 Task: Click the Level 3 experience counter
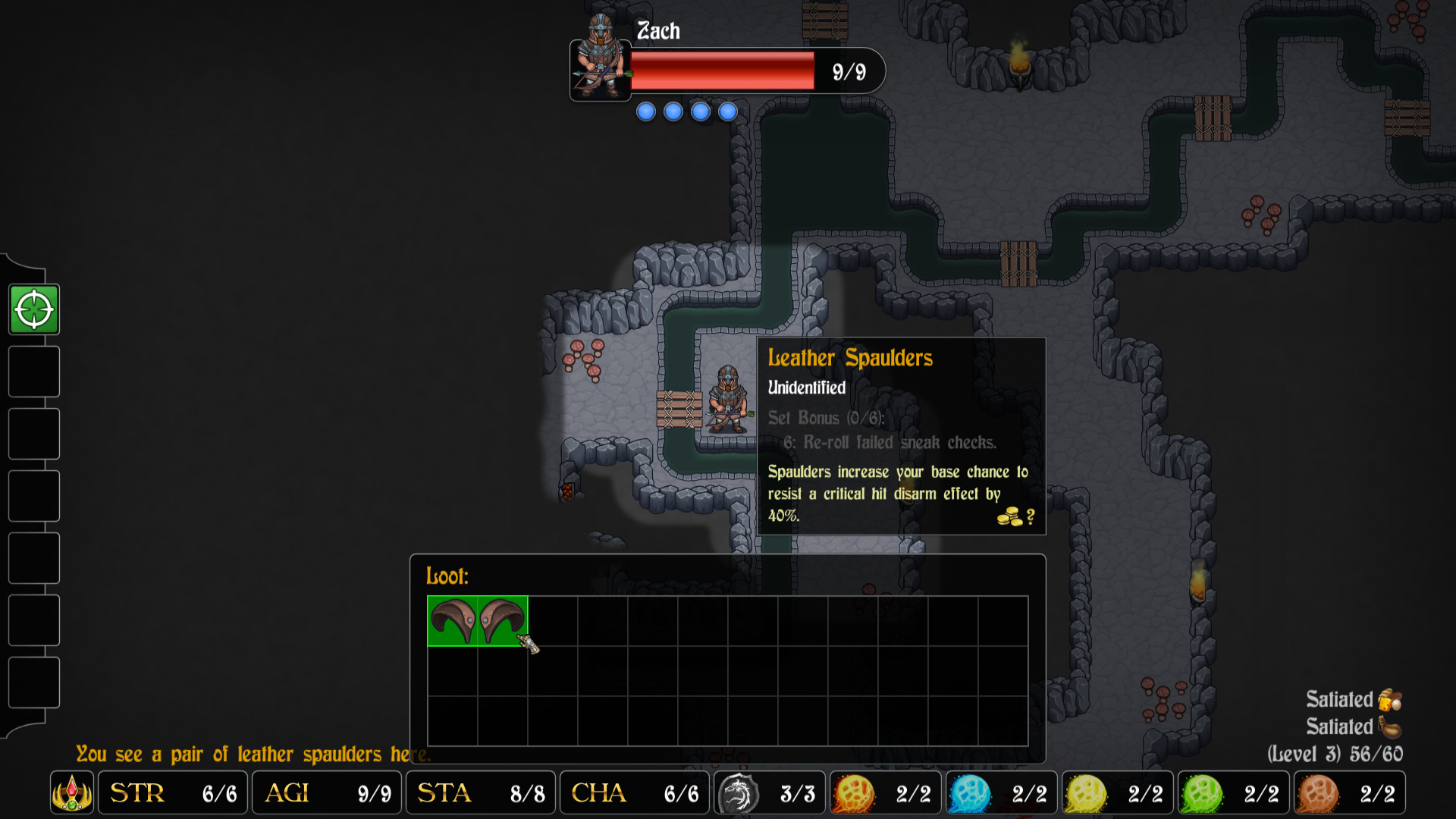(1361, 754)
